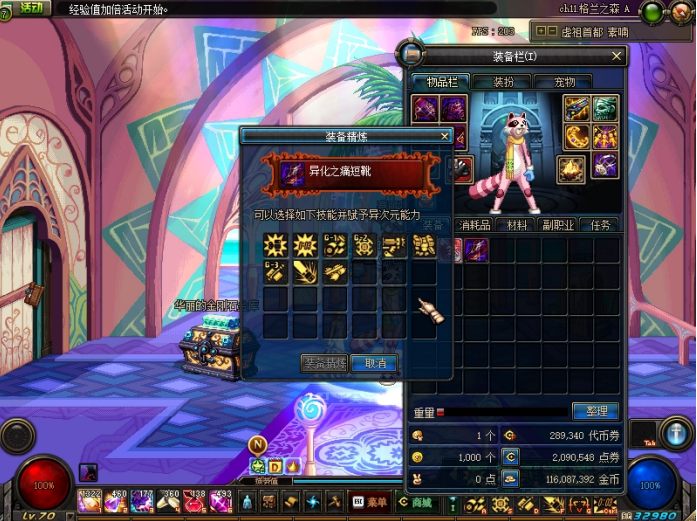Open the 副职业 sub-profession category
The image size is (697, 521).
tap(558, 225)
